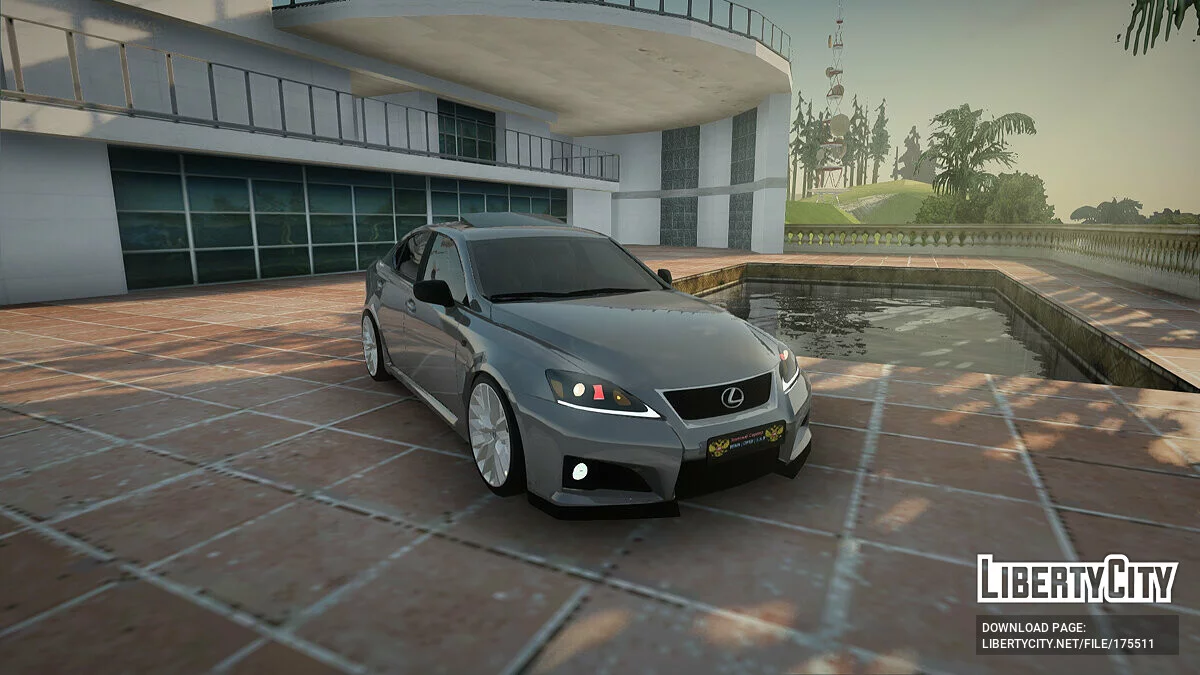Viewport: 1200px width, 675px height.
Task: Open the libertycity.net/file/175511 download page link
Action: (1067, 644)
